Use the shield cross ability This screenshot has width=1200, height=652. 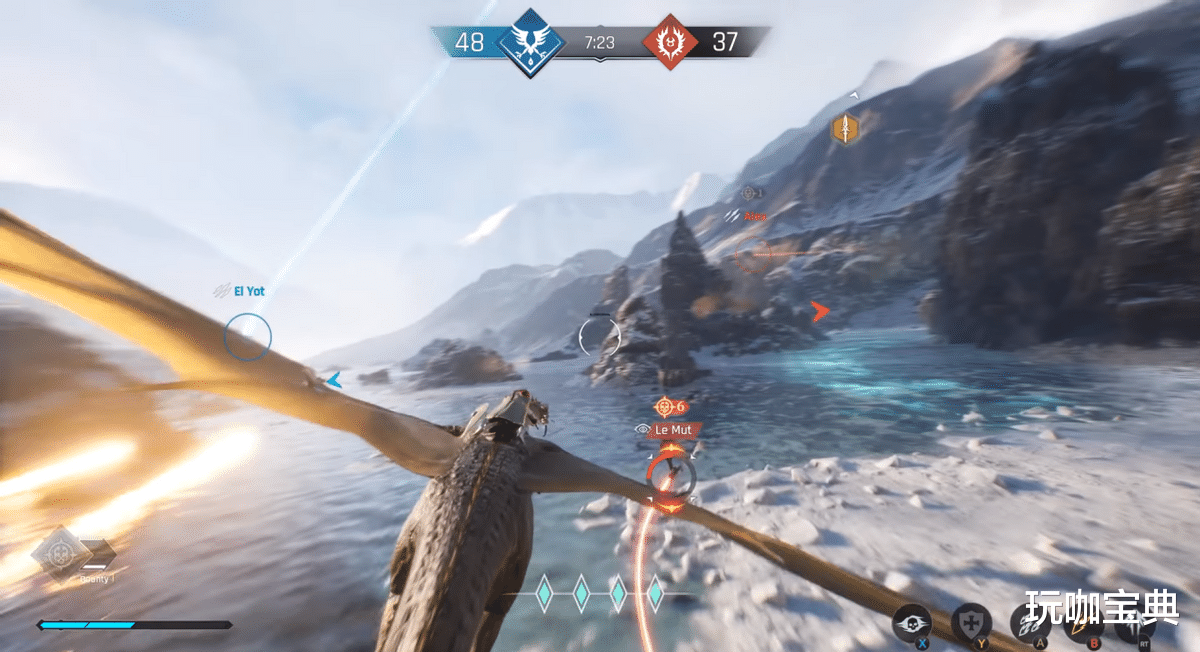[x=971, y=623]
